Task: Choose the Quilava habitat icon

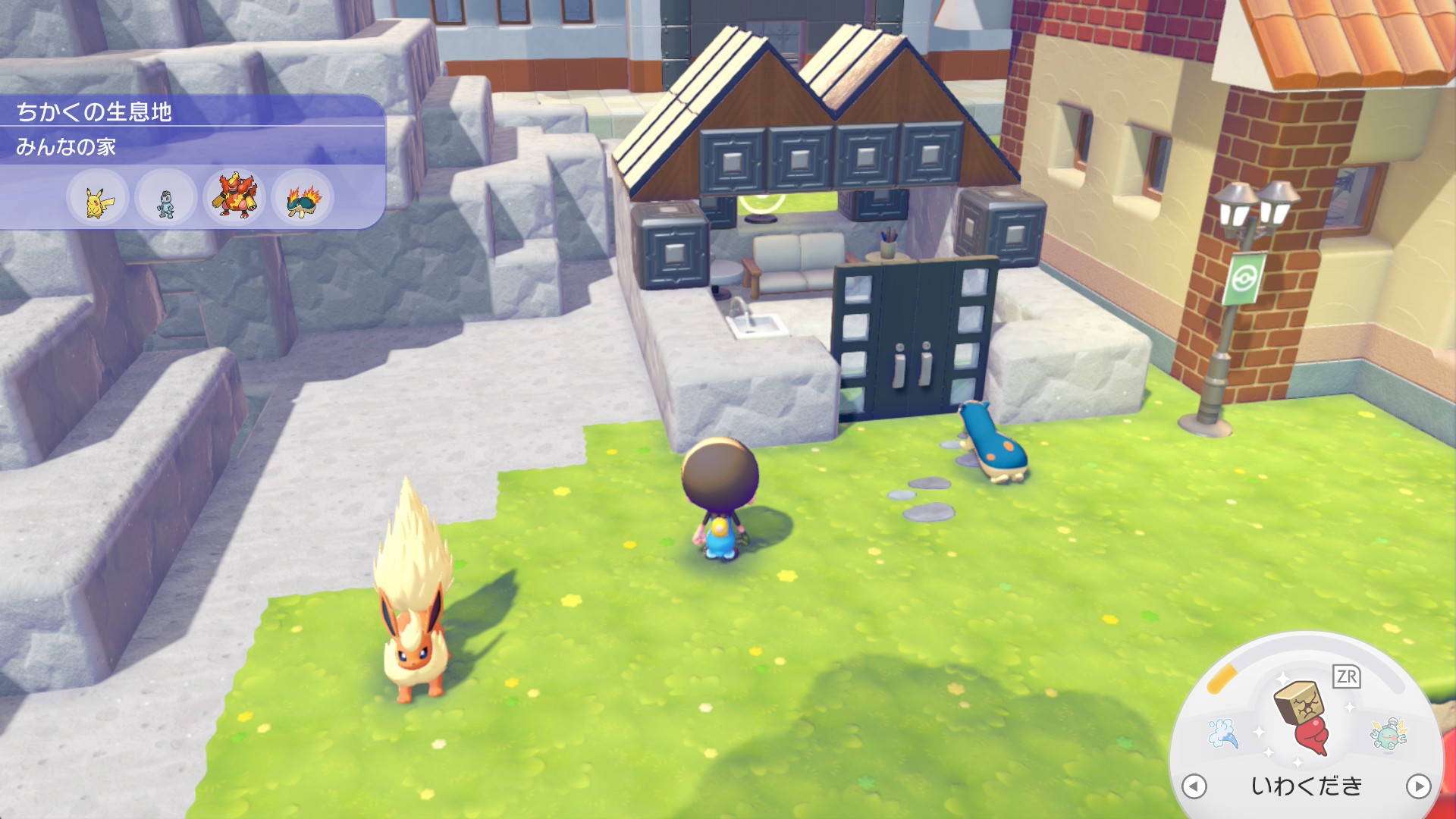Action: pos(303,199)
